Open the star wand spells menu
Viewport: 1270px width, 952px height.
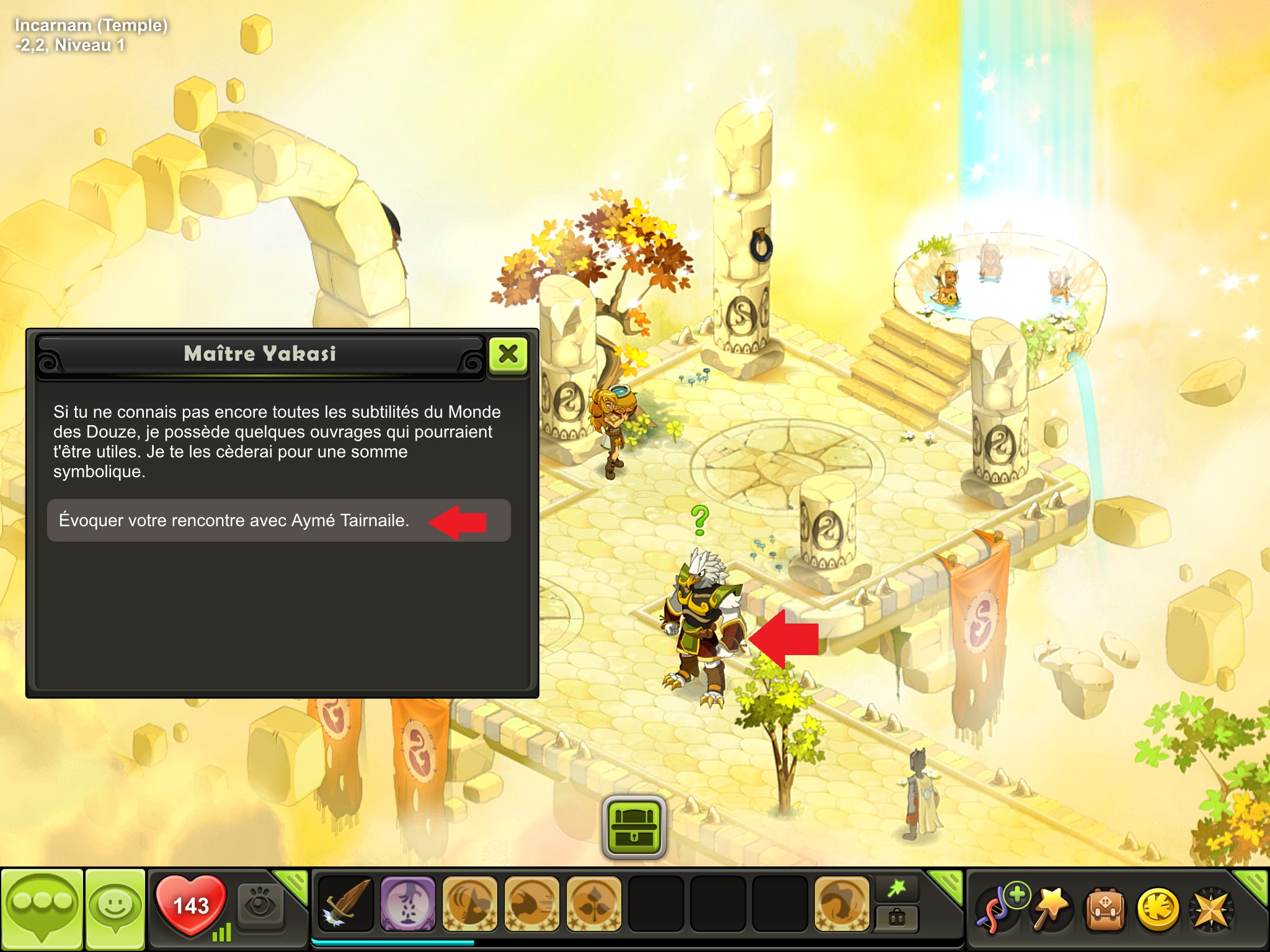[x=1052, y=908]
